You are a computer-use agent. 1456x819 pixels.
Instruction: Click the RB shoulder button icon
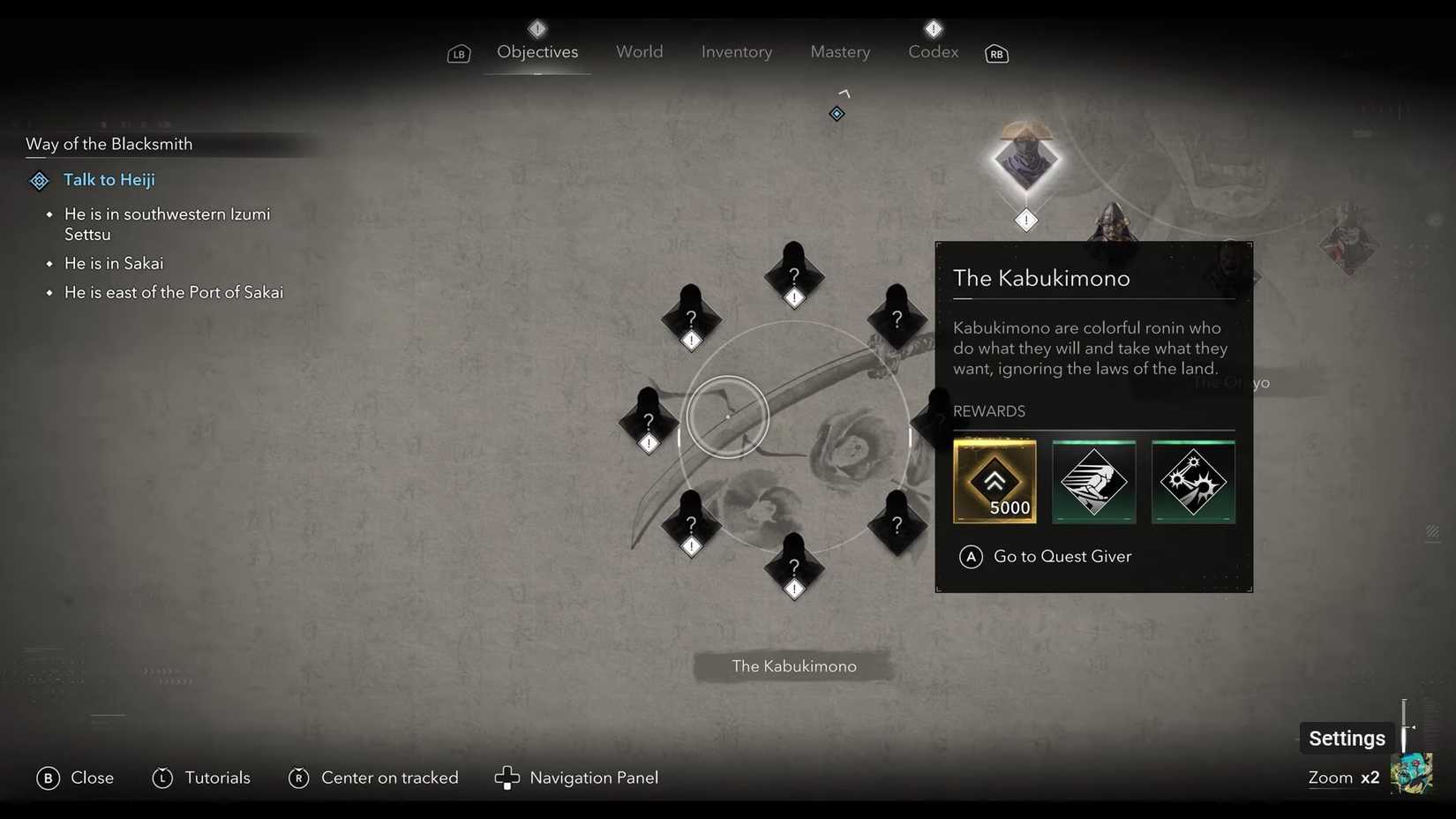click(995, 54)
